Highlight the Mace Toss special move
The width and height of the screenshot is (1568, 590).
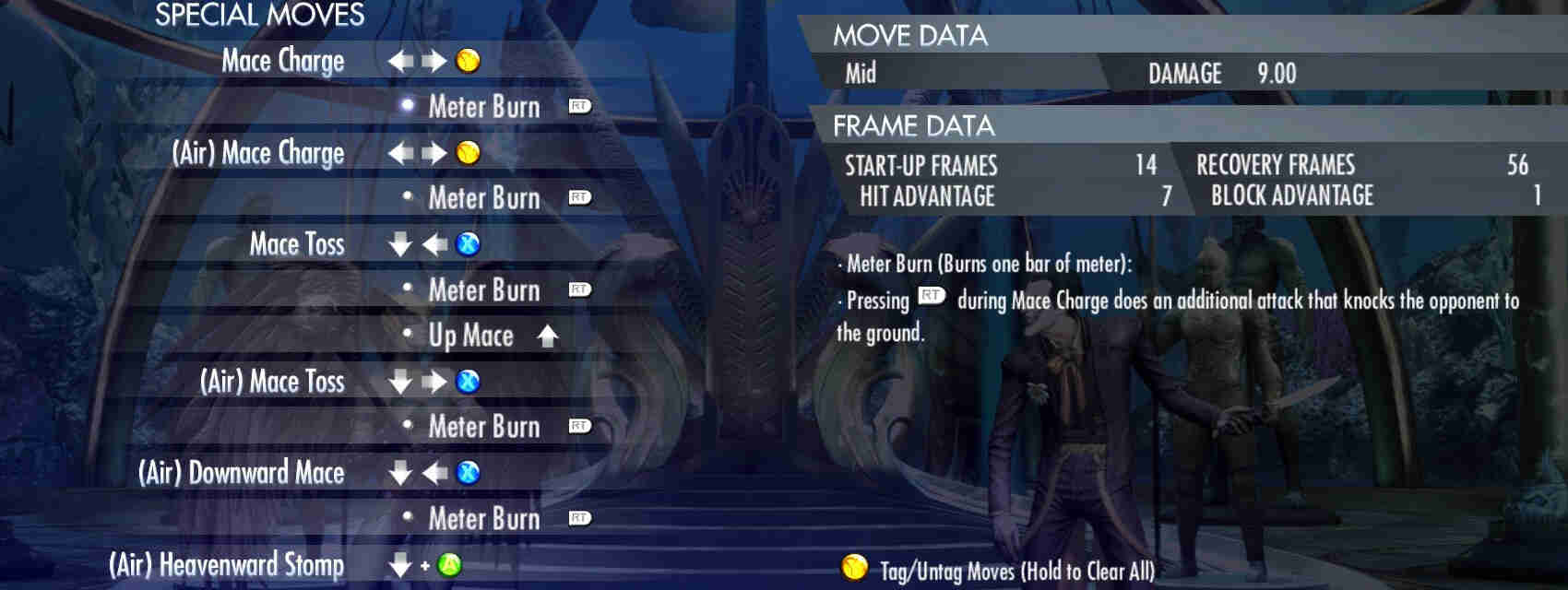(296, 244)
